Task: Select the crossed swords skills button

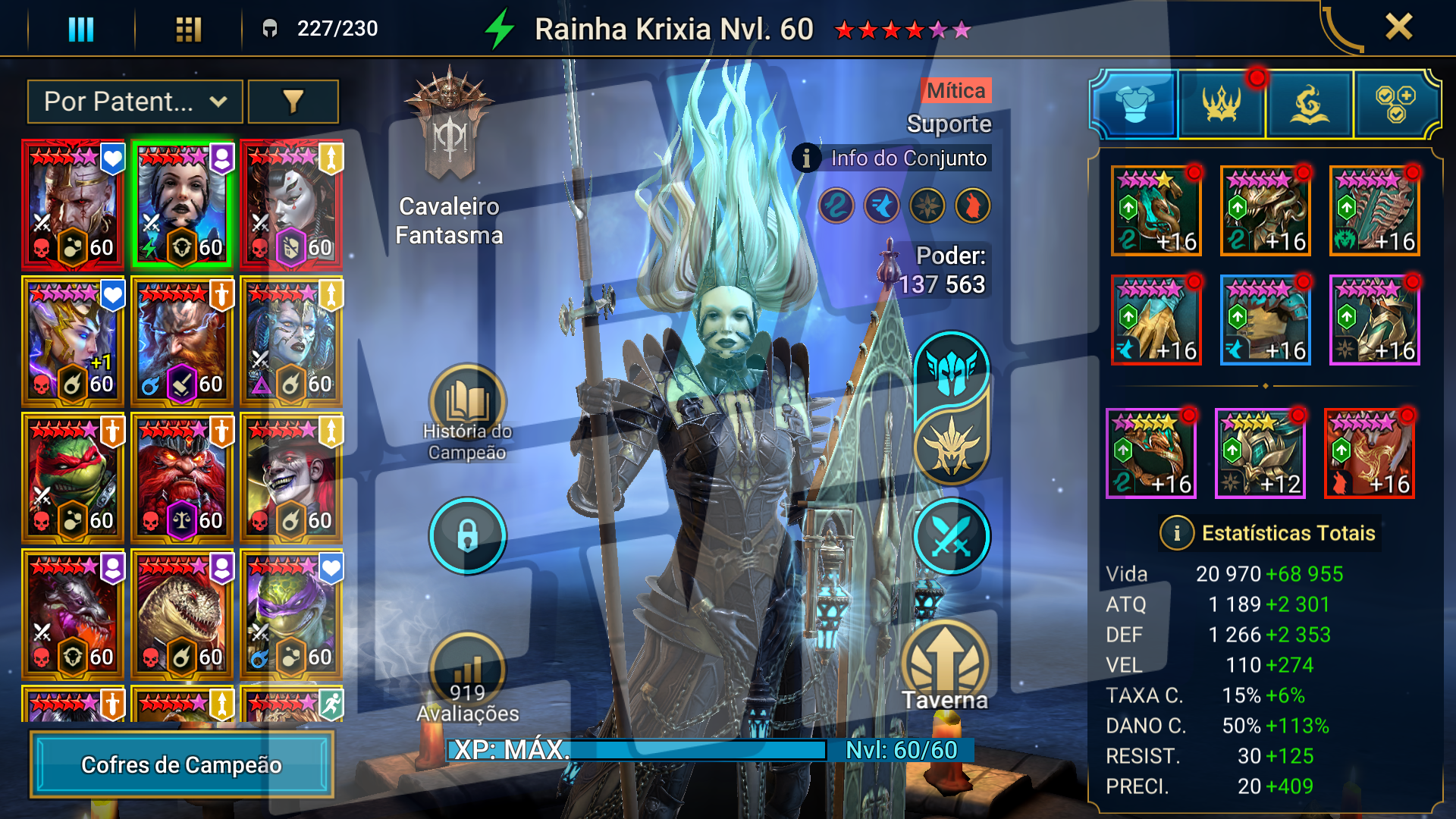Action: point(951,536)
